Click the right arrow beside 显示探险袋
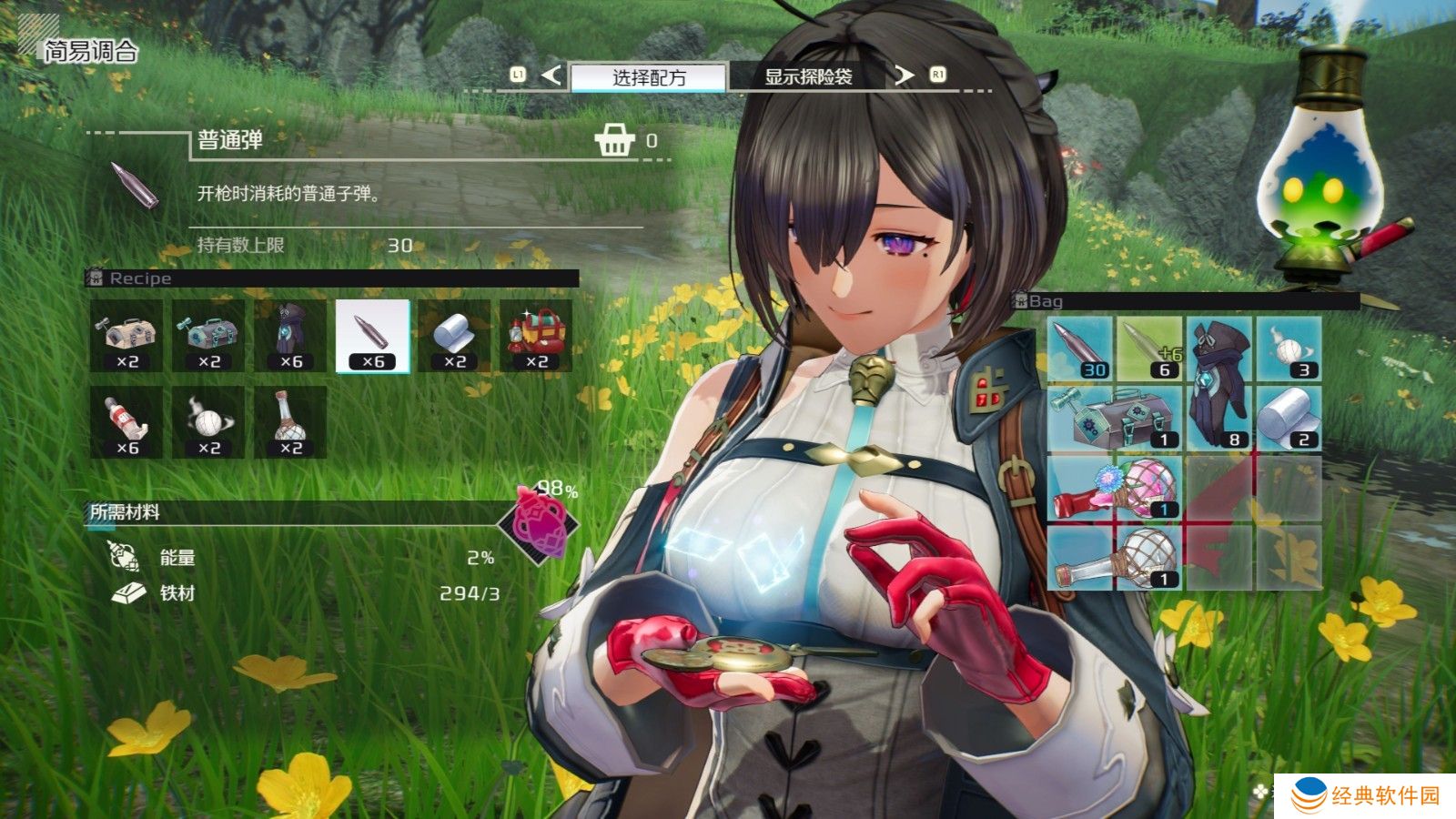The width and height of the screenshot is (1456, 819). [x=903, y=75]
